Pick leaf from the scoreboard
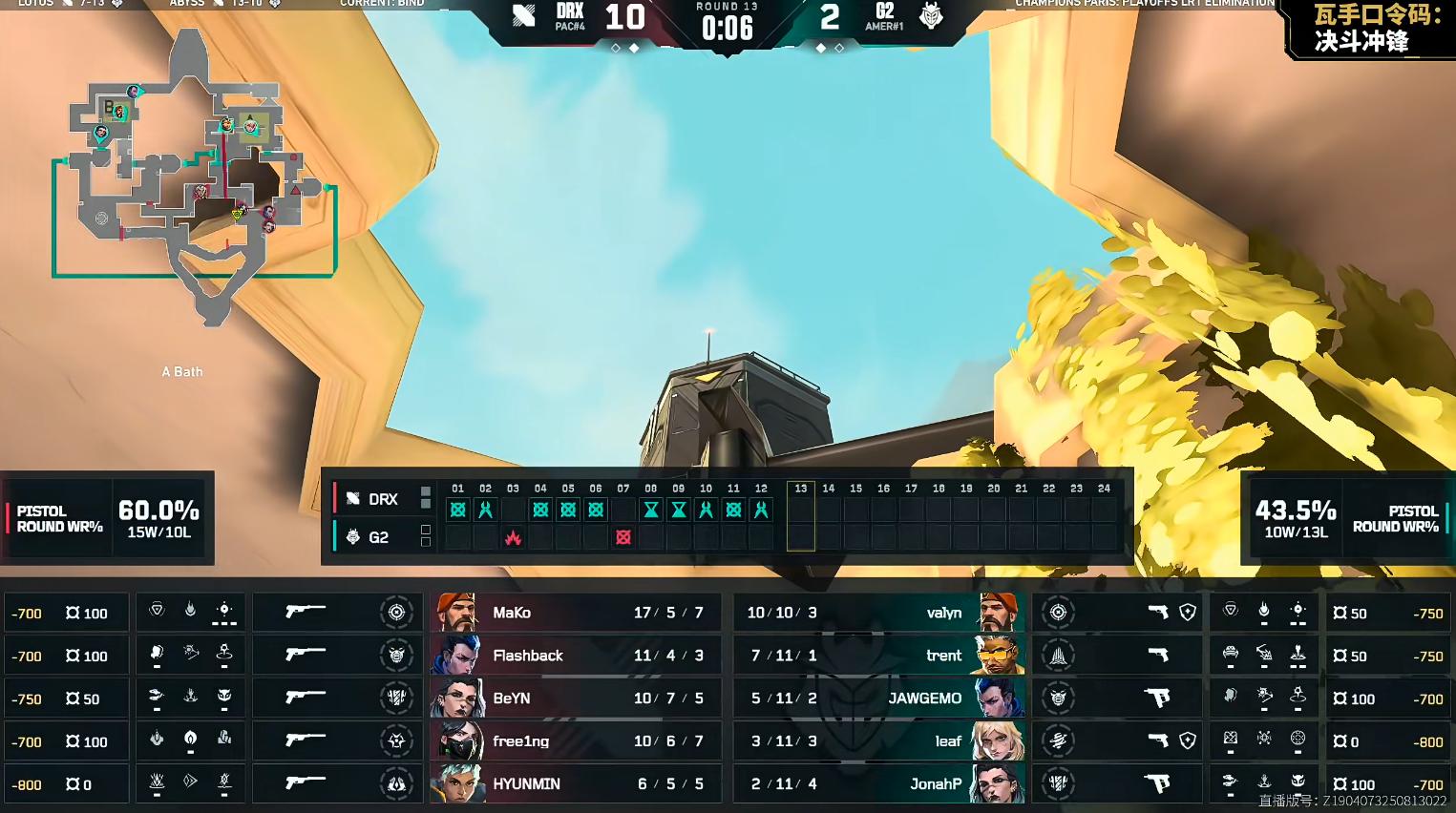The width and height of the screenshot is (1456, 813). pos(878,741)
